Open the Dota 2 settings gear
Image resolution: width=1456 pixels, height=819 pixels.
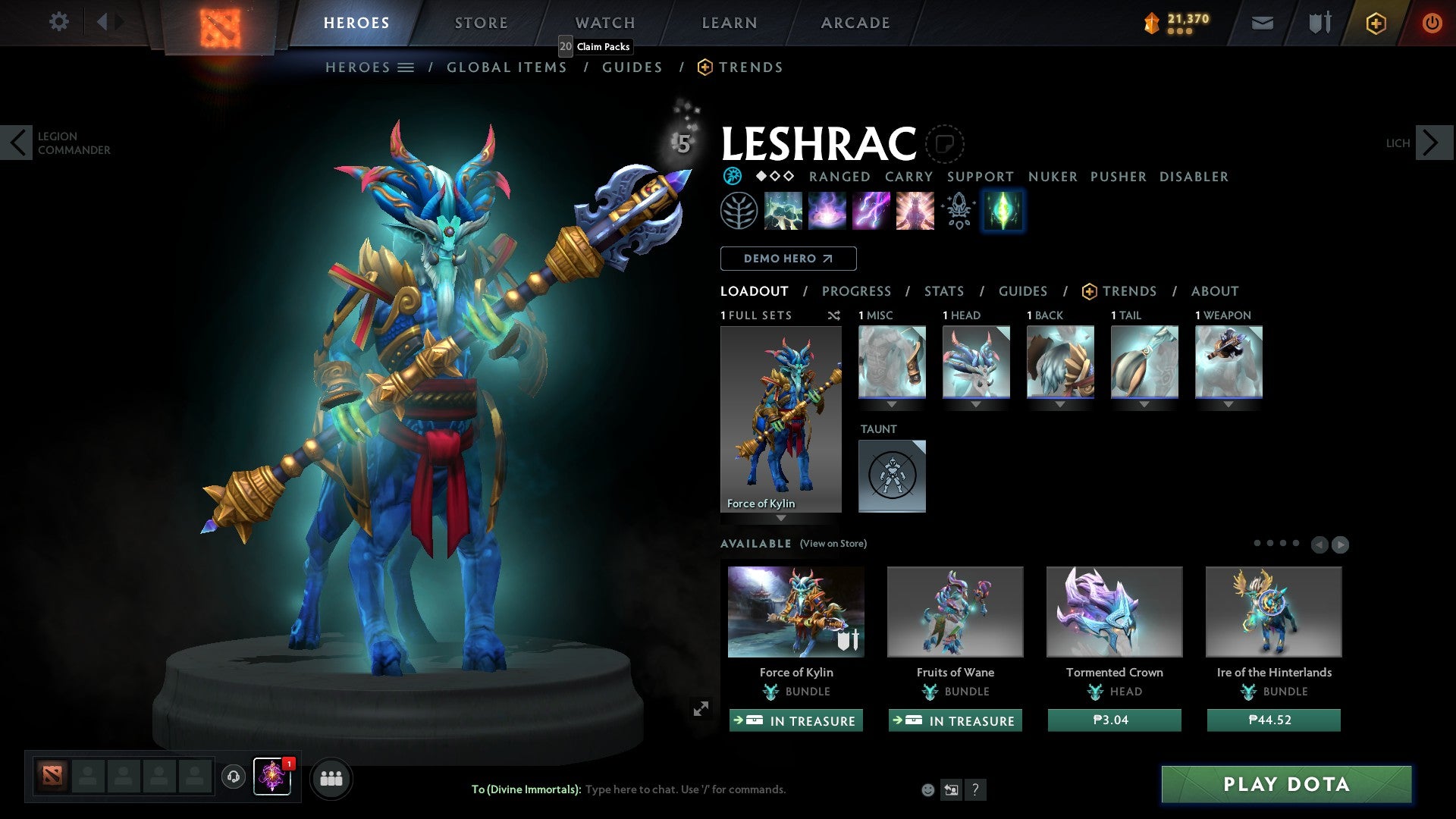tap(59, 22)
